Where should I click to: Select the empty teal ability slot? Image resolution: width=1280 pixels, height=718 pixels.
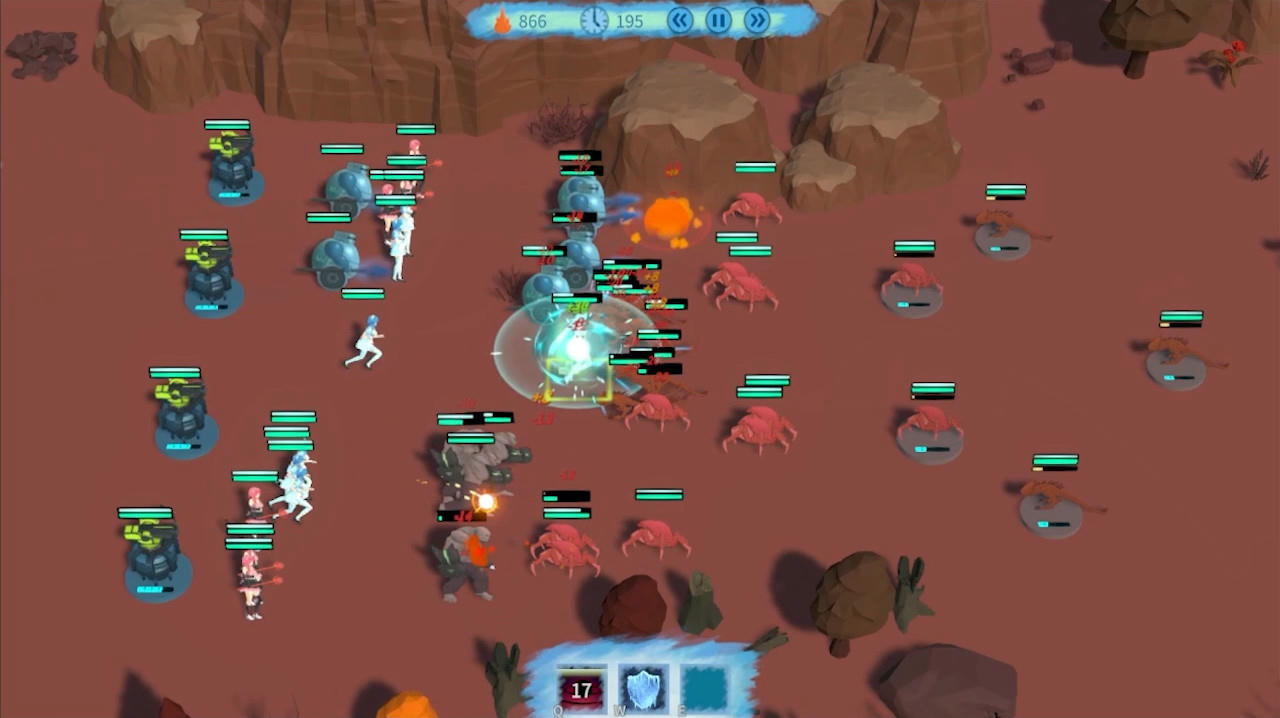(x=705, y=689)
